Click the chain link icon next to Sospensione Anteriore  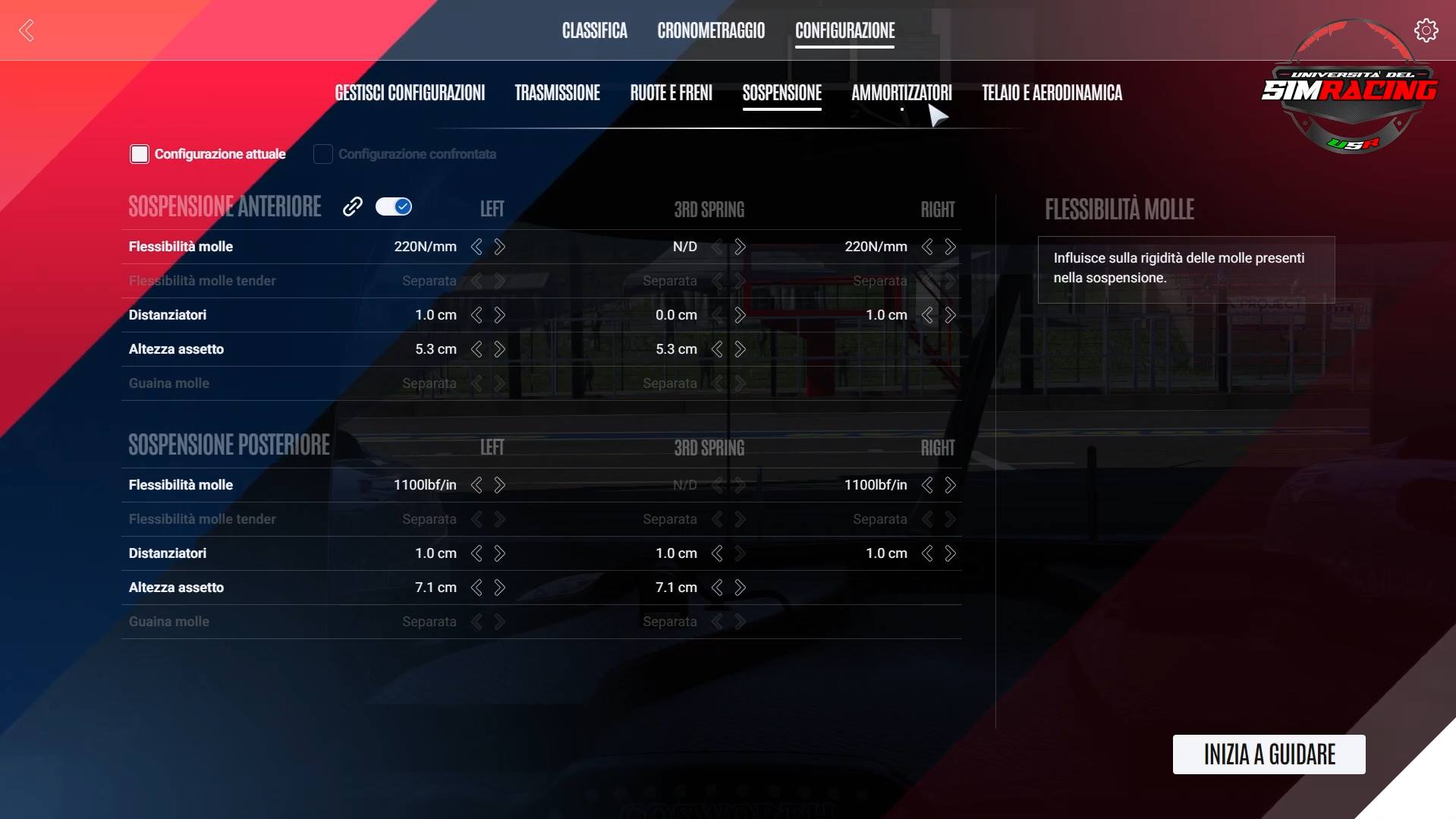click(x=352, y=206)
